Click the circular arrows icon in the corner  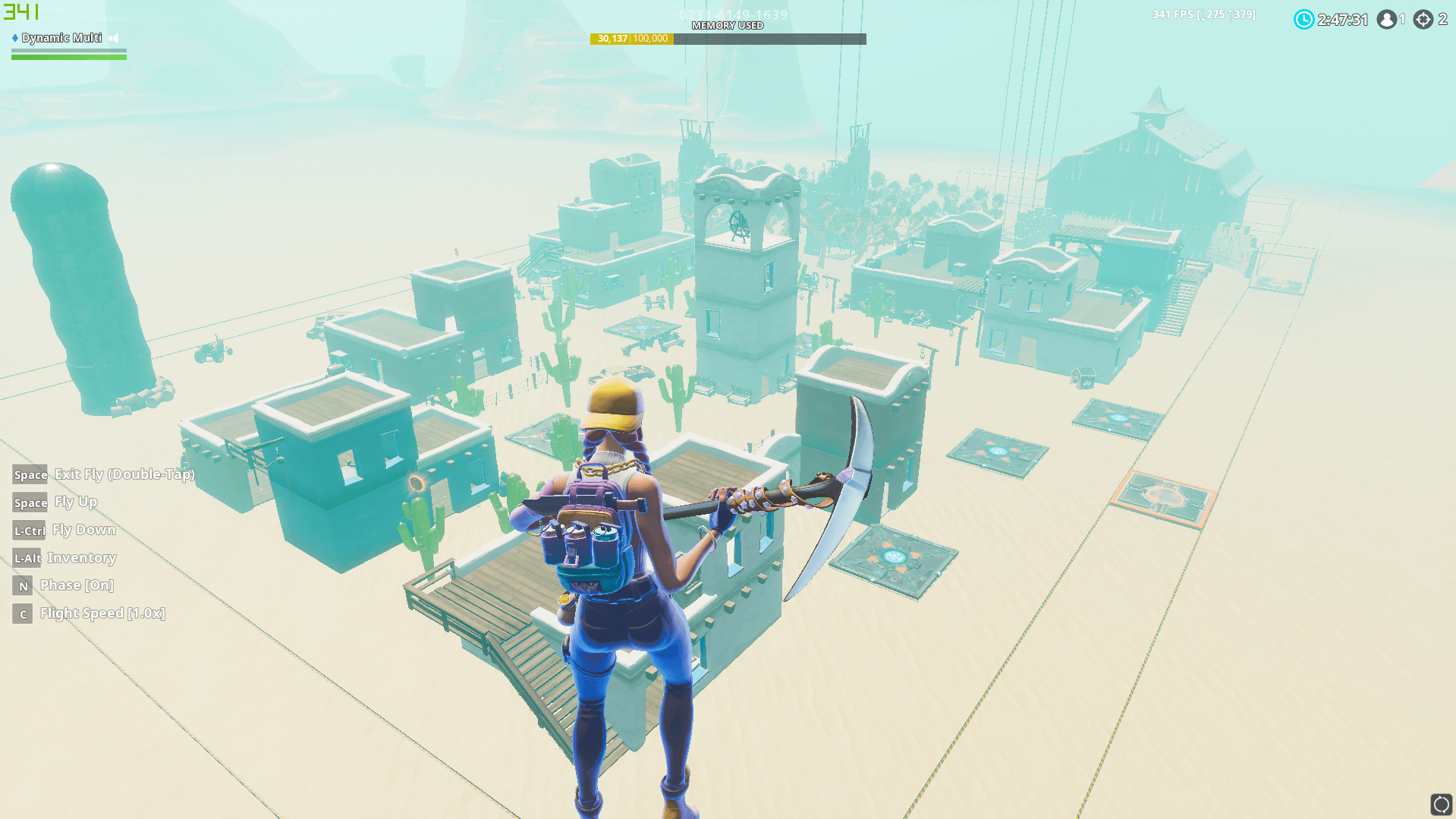pyautogui.click(x=1441, y=804)
